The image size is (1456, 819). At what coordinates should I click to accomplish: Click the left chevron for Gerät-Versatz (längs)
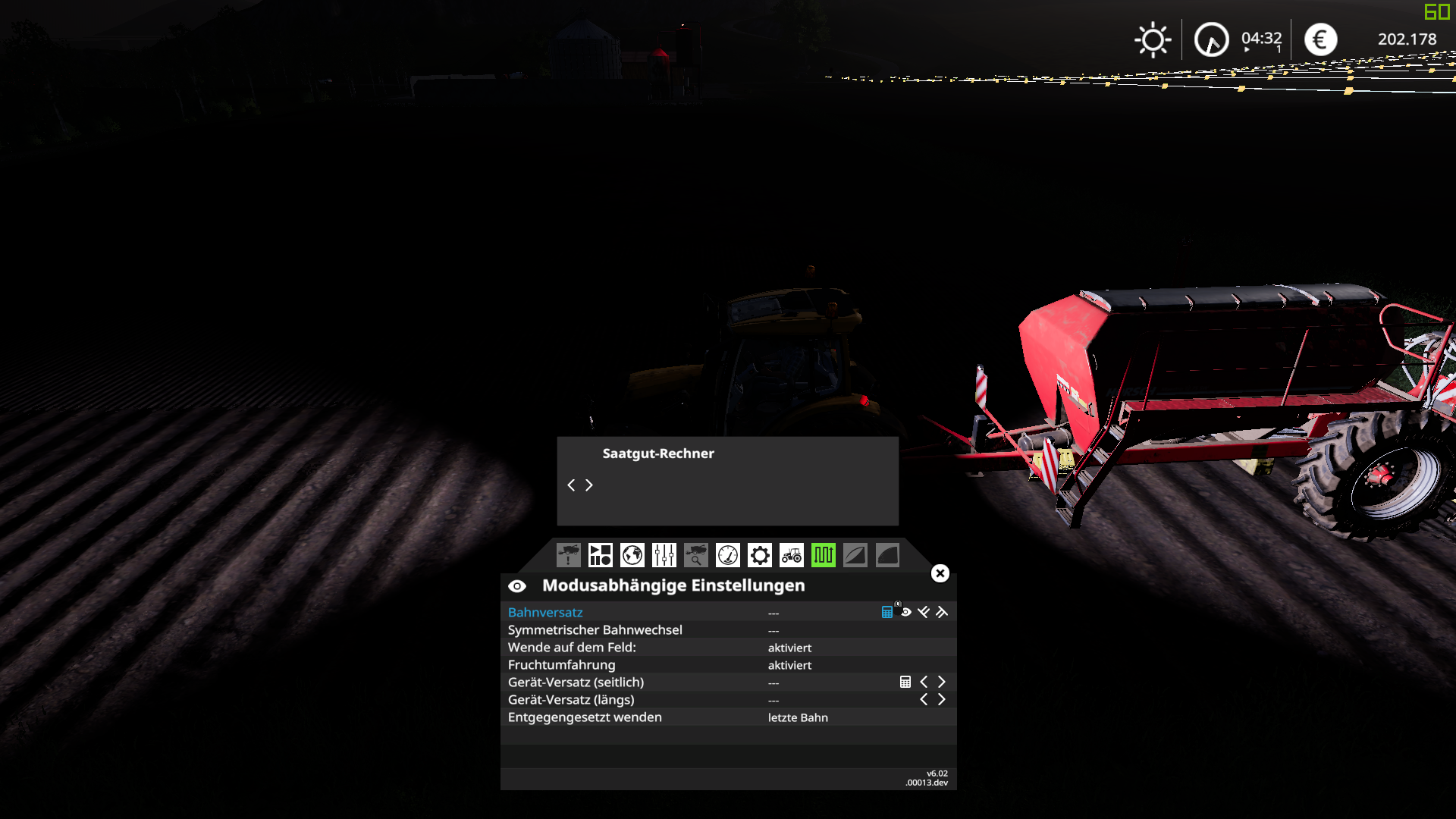tap(924, 699)
